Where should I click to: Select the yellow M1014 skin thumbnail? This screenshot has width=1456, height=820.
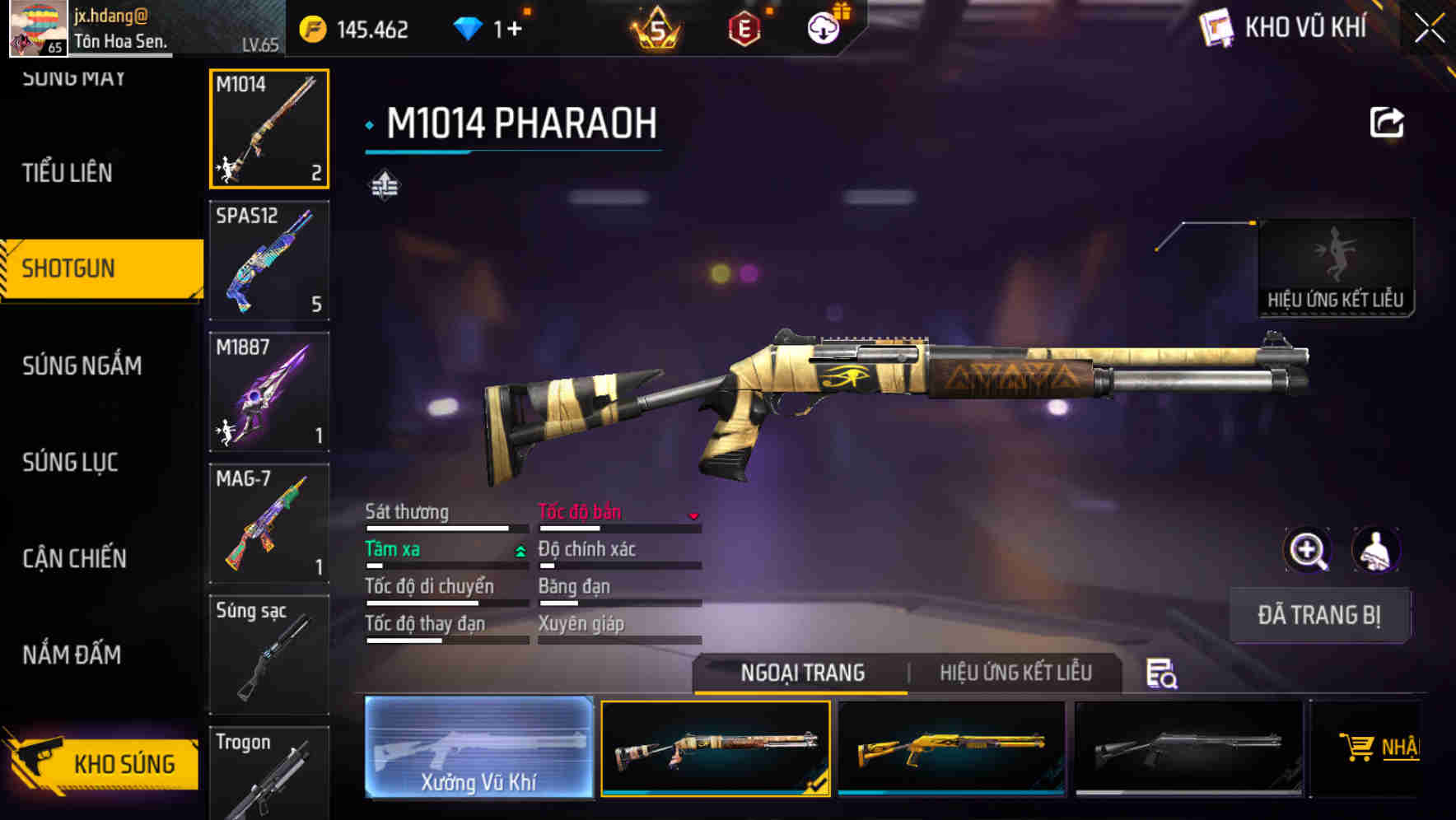[x=951, y=748]
